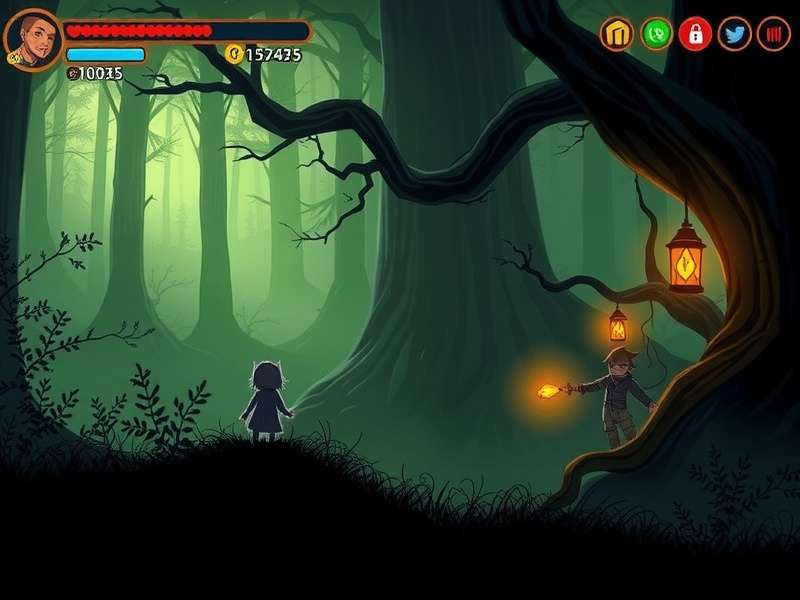Tap the red padlock button
Viewport: 800px width, 600px height.
pos(695,34)
